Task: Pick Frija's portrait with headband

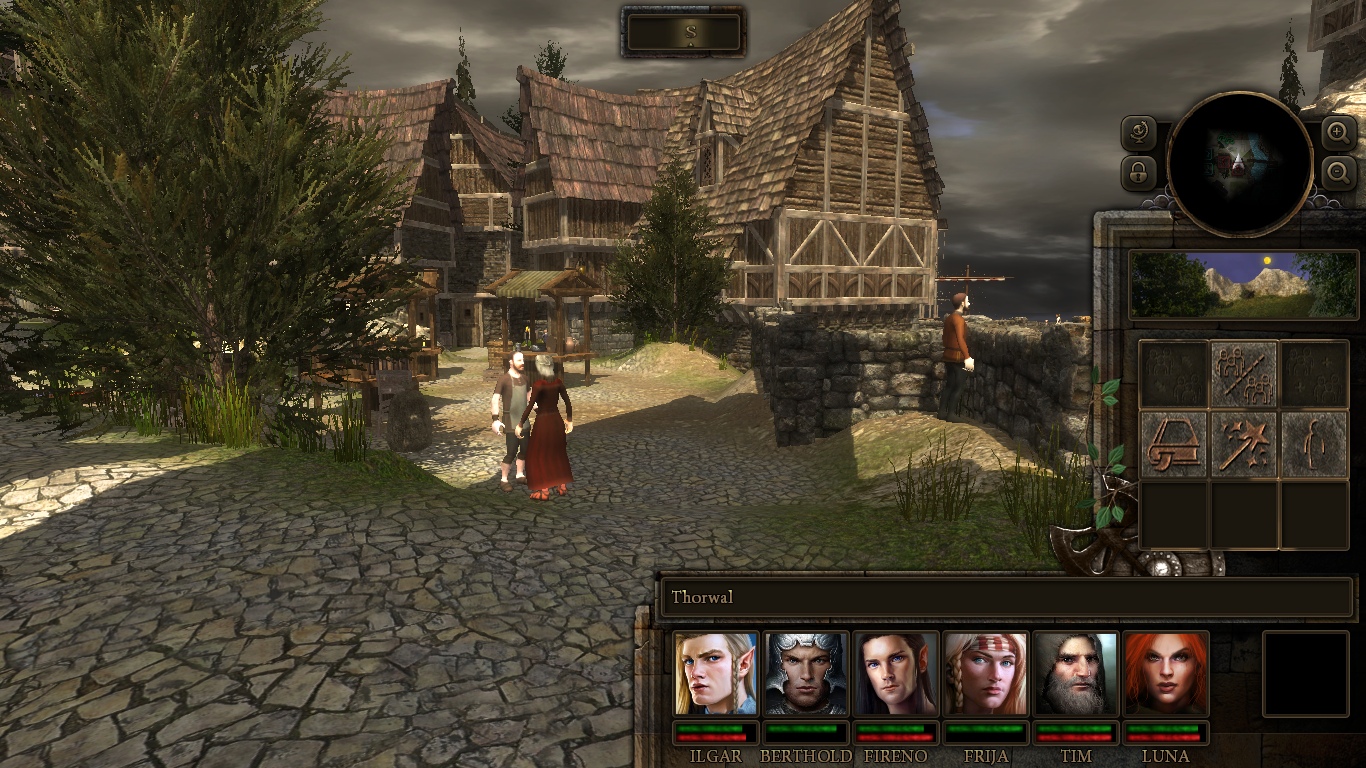Action: (x=986, y=673)
